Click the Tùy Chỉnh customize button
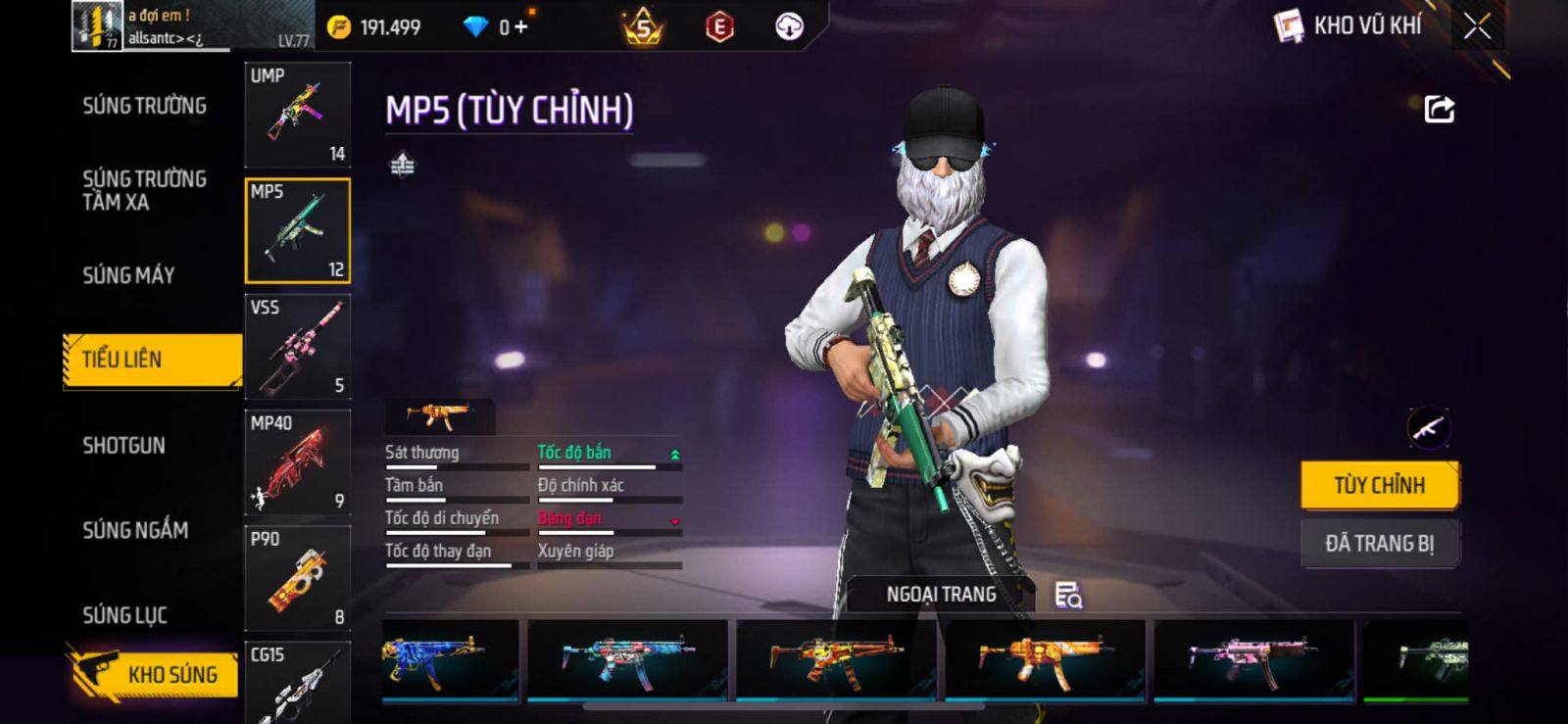Viewport: 1568px width, 724px height. [1379, 485]
